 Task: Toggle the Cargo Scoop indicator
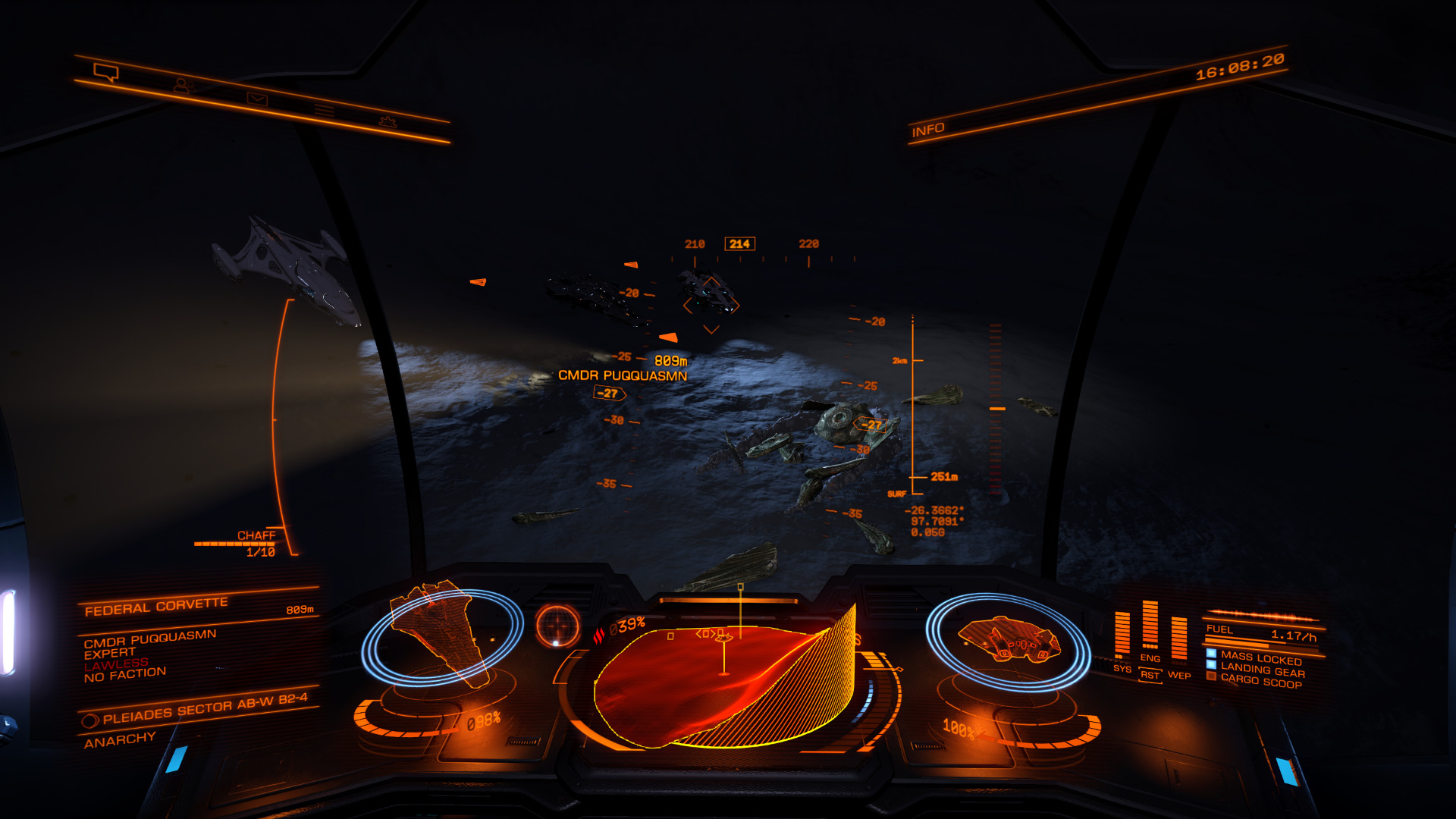click(x=1260, y=681)
